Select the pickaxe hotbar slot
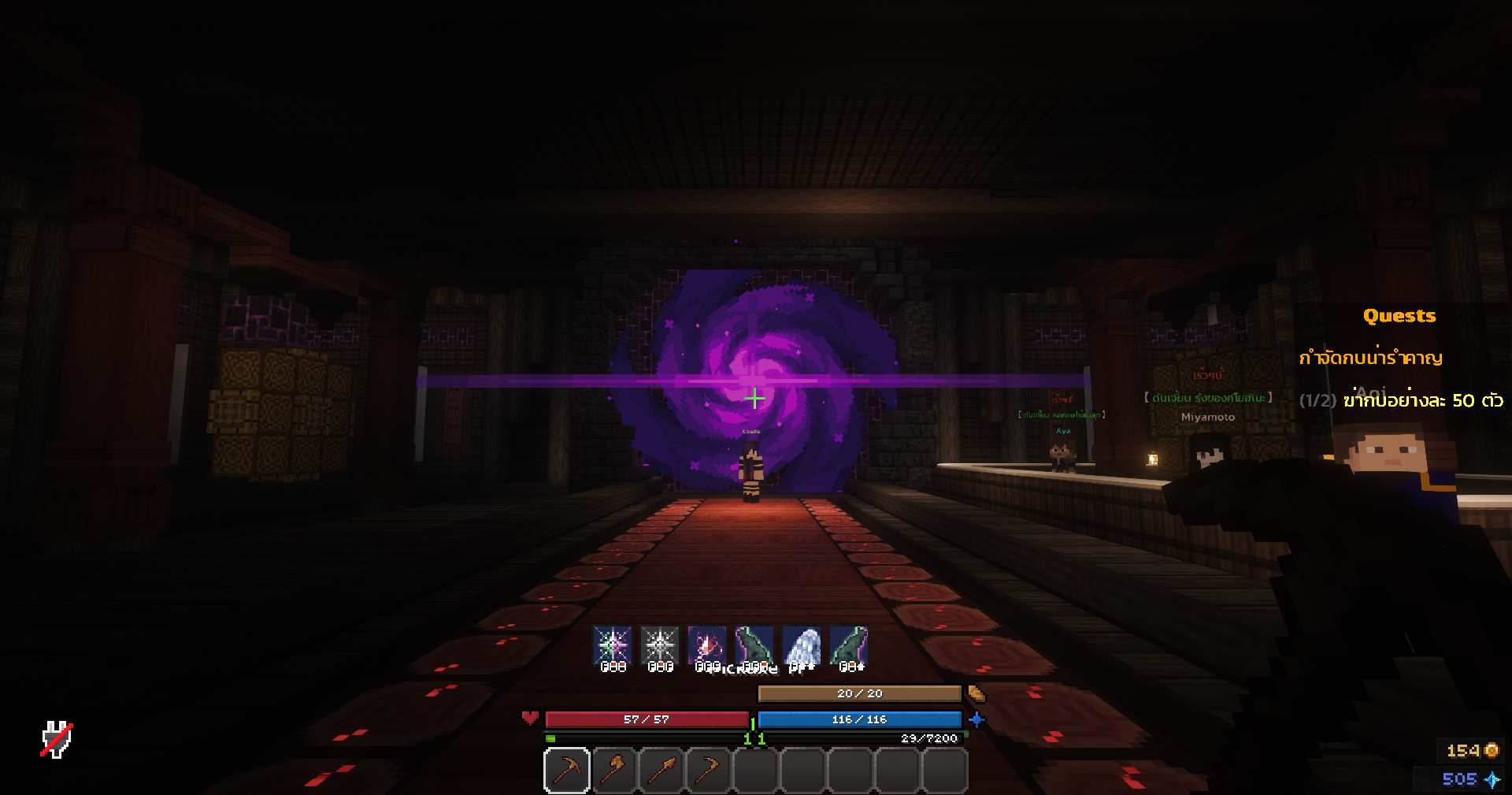 pos(567,770)
